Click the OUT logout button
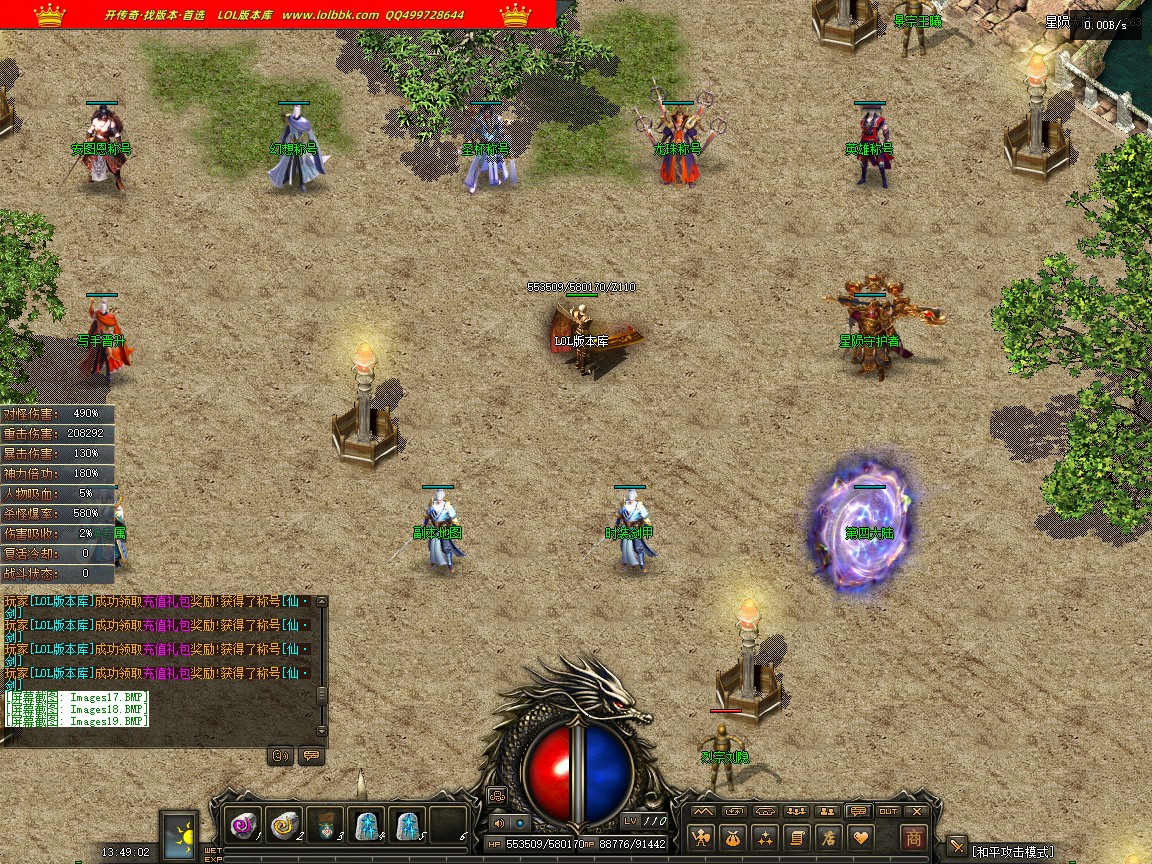 click(887, 811)
